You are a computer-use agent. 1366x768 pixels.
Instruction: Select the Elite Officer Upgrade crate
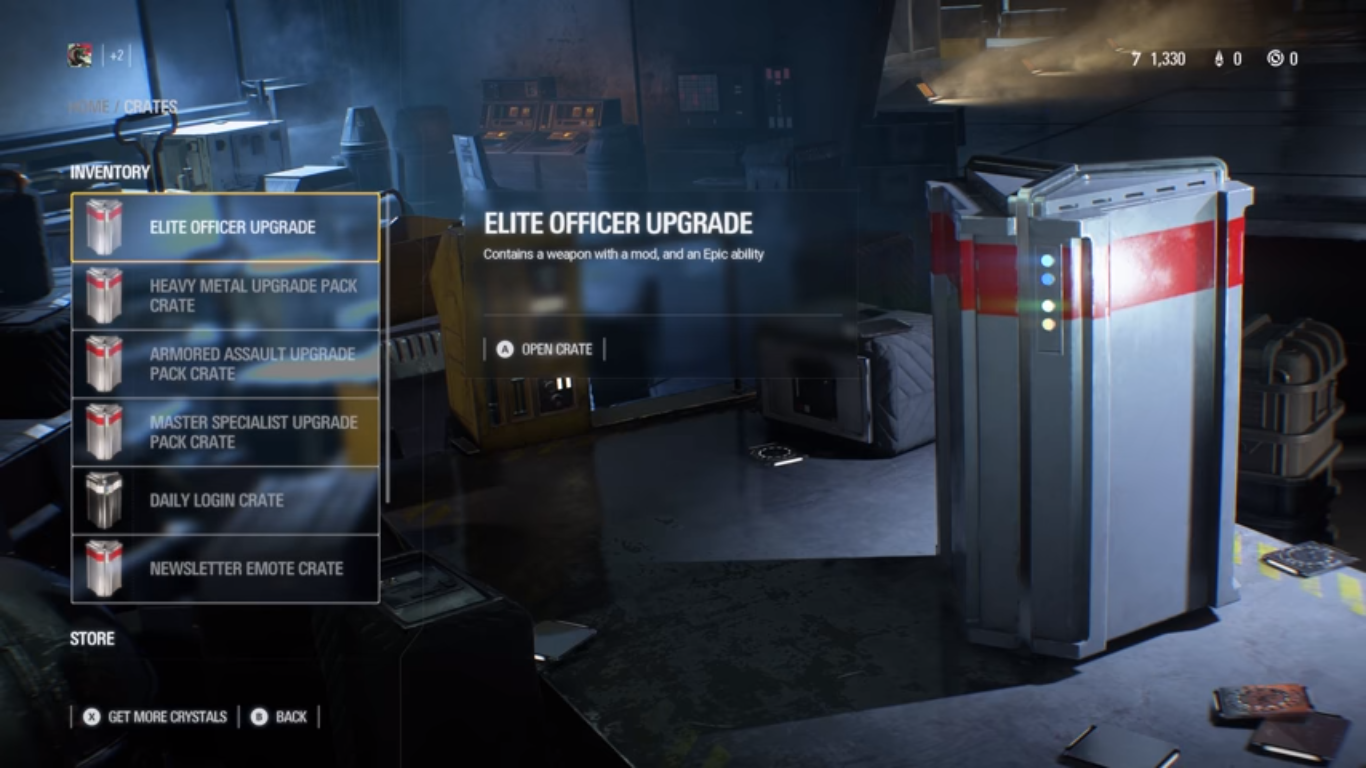(x=225, y=227)
